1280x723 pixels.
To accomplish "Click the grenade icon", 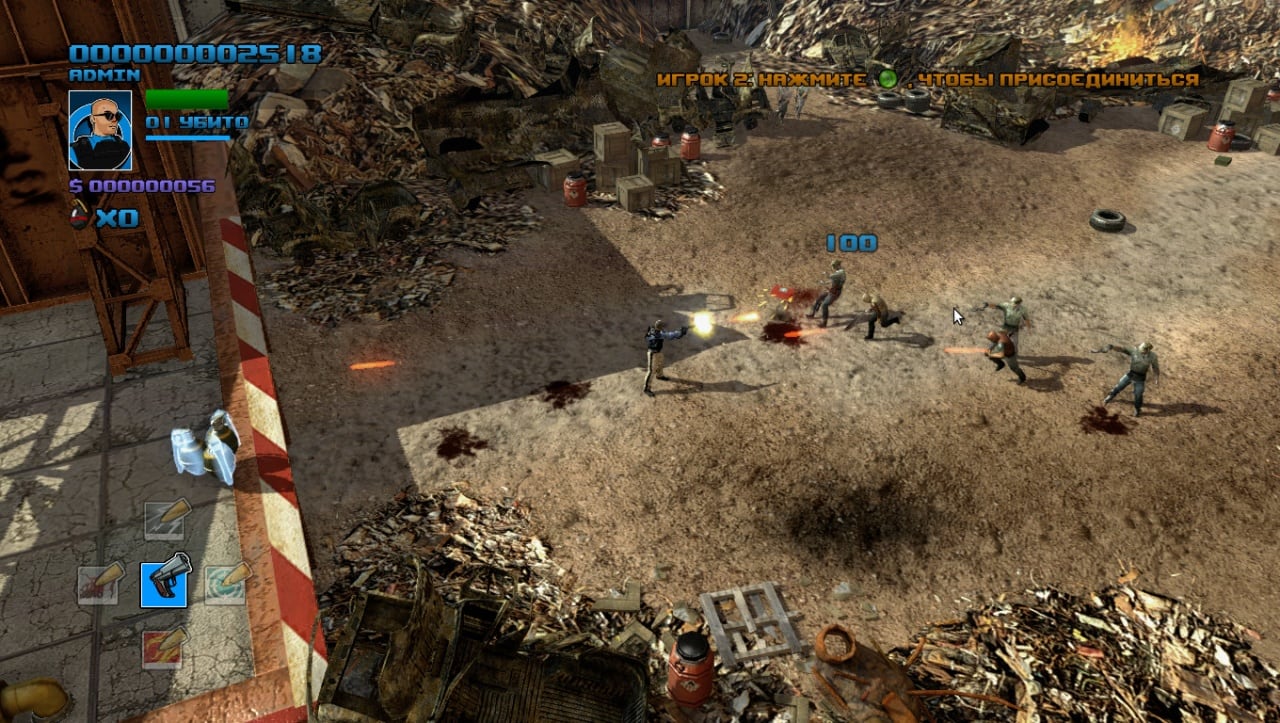I will (x=79, y=216).
